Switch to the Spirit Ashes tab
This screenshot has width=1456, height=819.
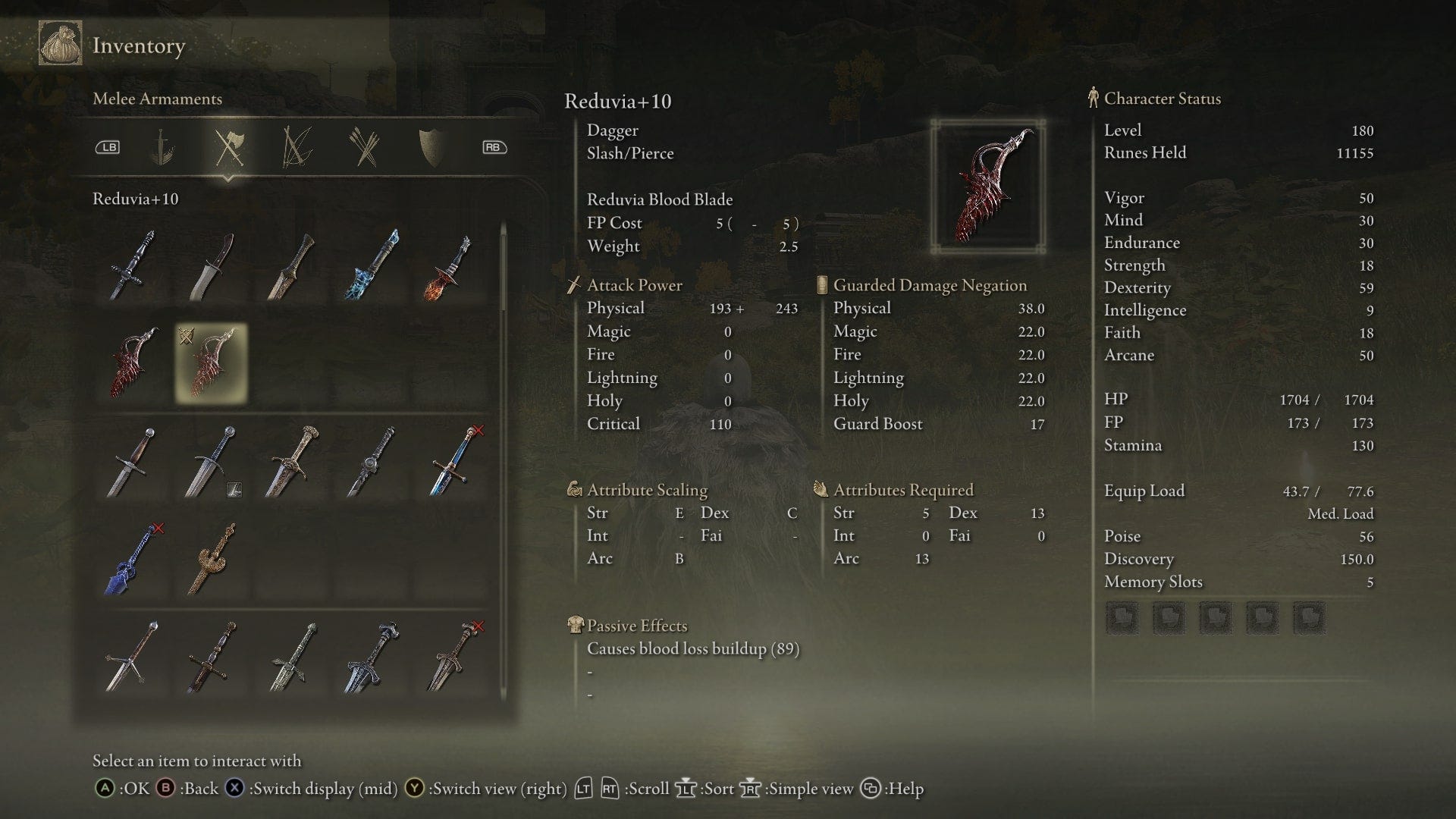coord(161,147)
